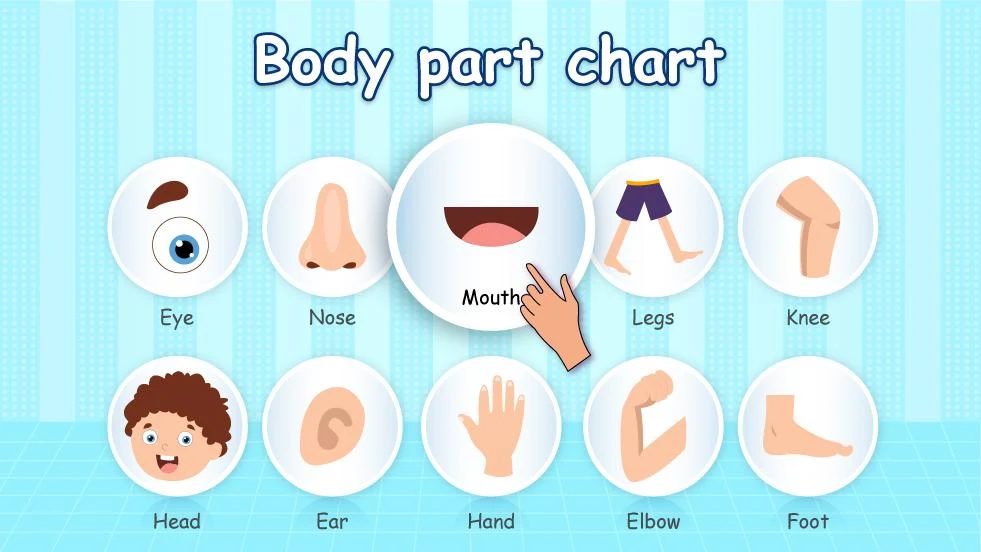This screenshot has height=552, width=981.
Task: Pick the Elbow picture circle
Action: click(653, 426)
